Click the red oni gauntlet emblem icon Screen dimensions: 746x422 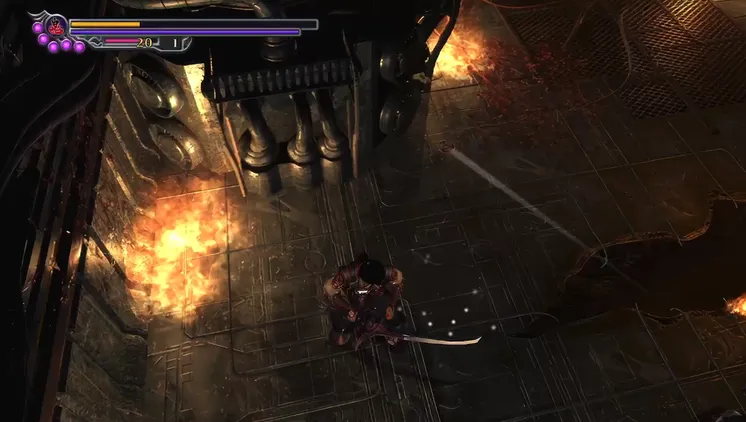(54, 25)
